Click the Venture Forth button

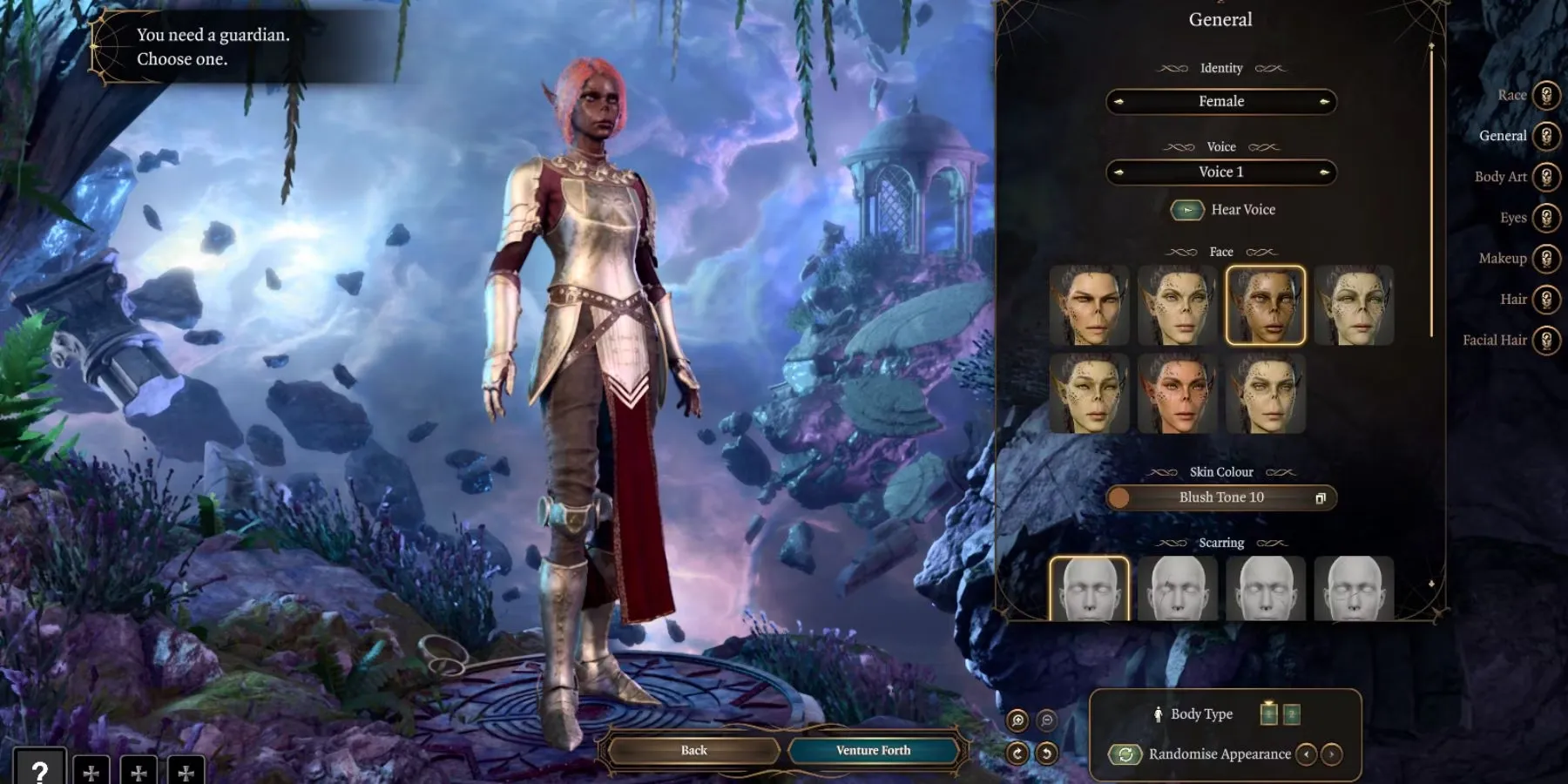click(873, 751)
